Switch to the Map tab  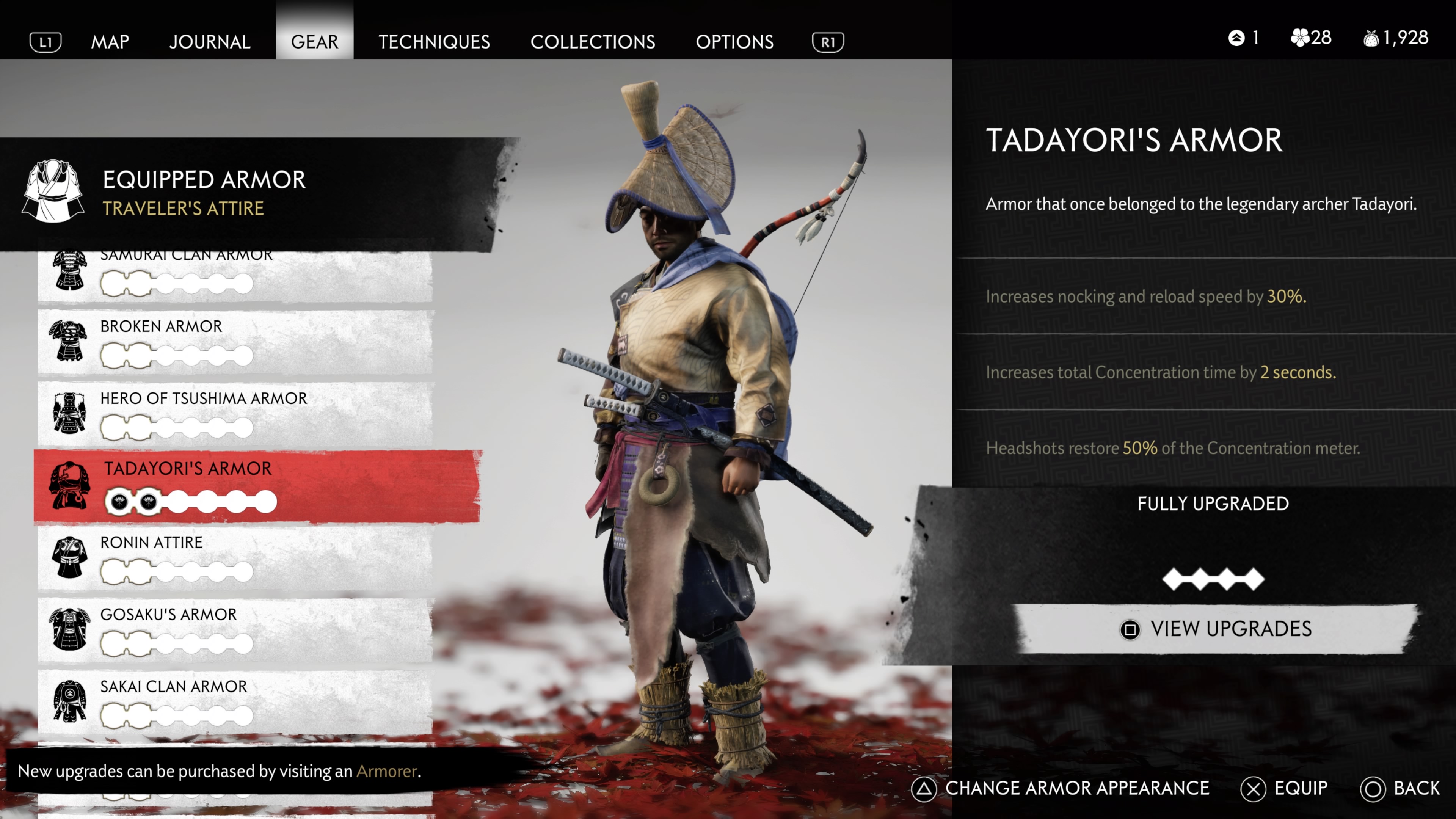tap(110, 42)
